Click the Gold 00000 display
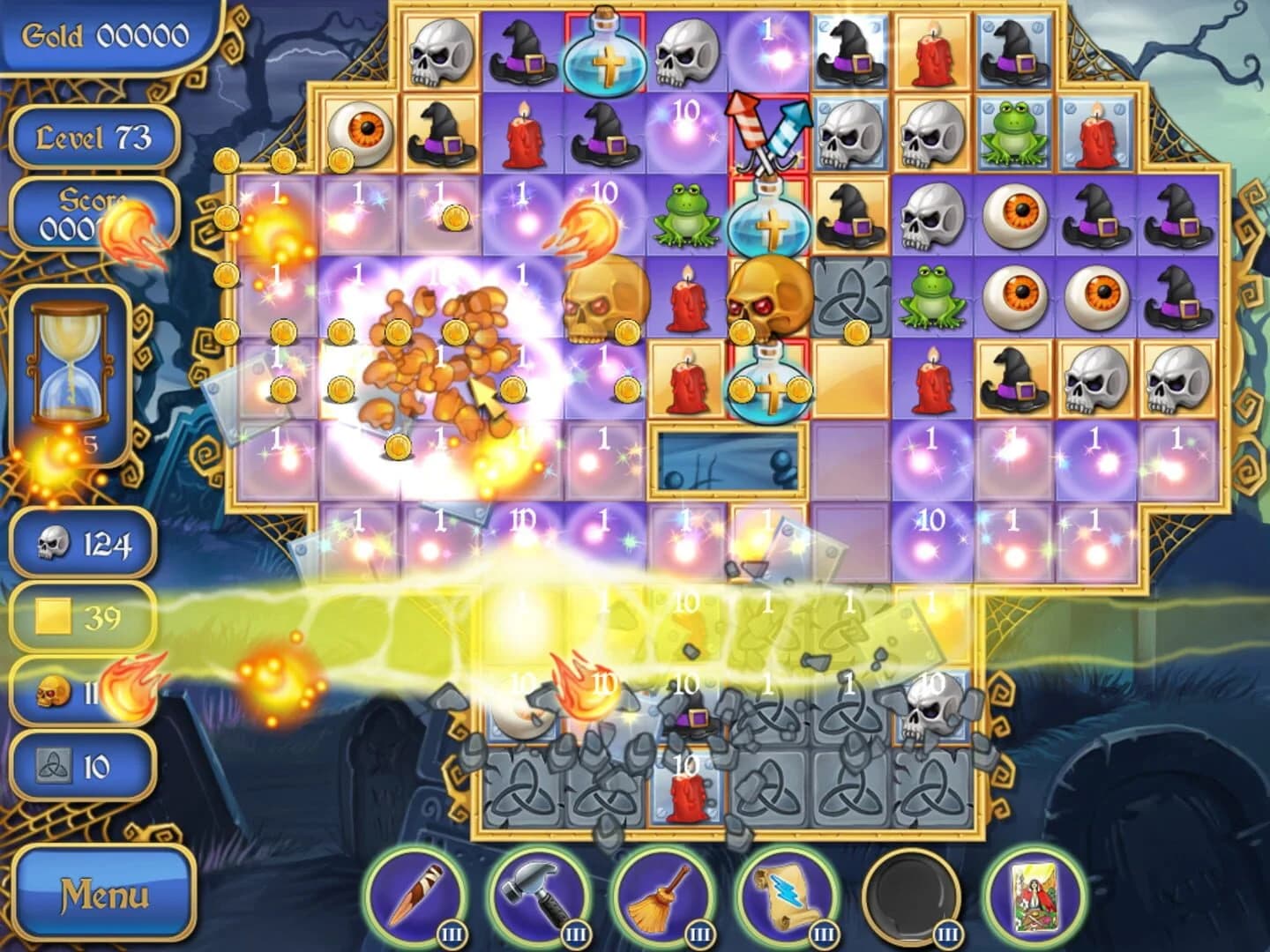 106,33
